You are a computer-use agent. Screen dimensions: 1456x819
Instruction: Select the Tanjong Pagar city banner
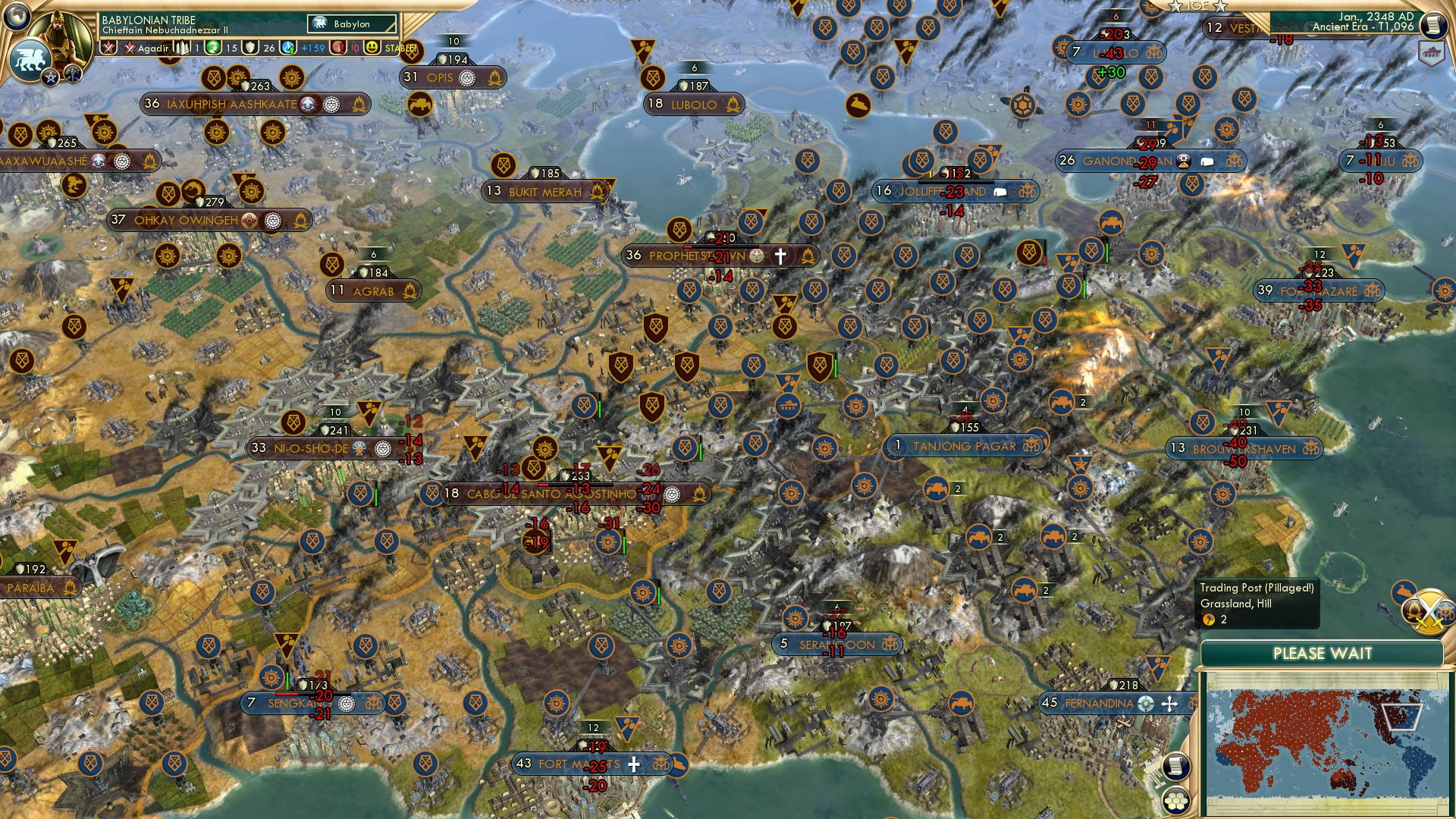click(964, 447)
